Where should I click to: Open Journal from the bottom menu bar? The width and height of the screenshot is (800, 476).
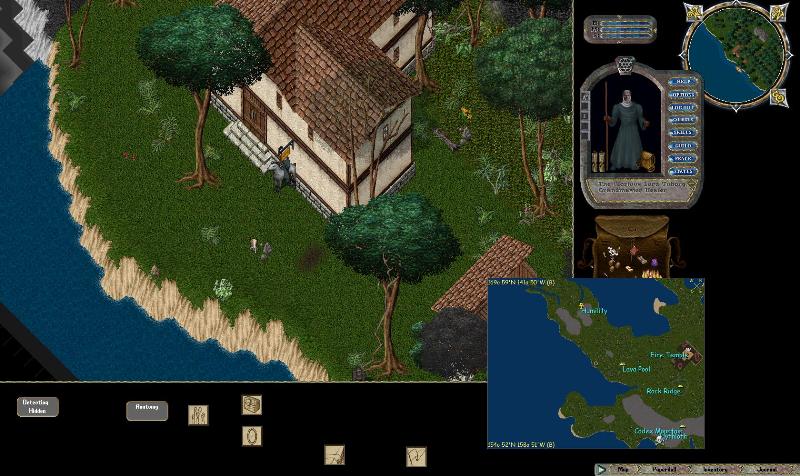(x=766, y=468)
